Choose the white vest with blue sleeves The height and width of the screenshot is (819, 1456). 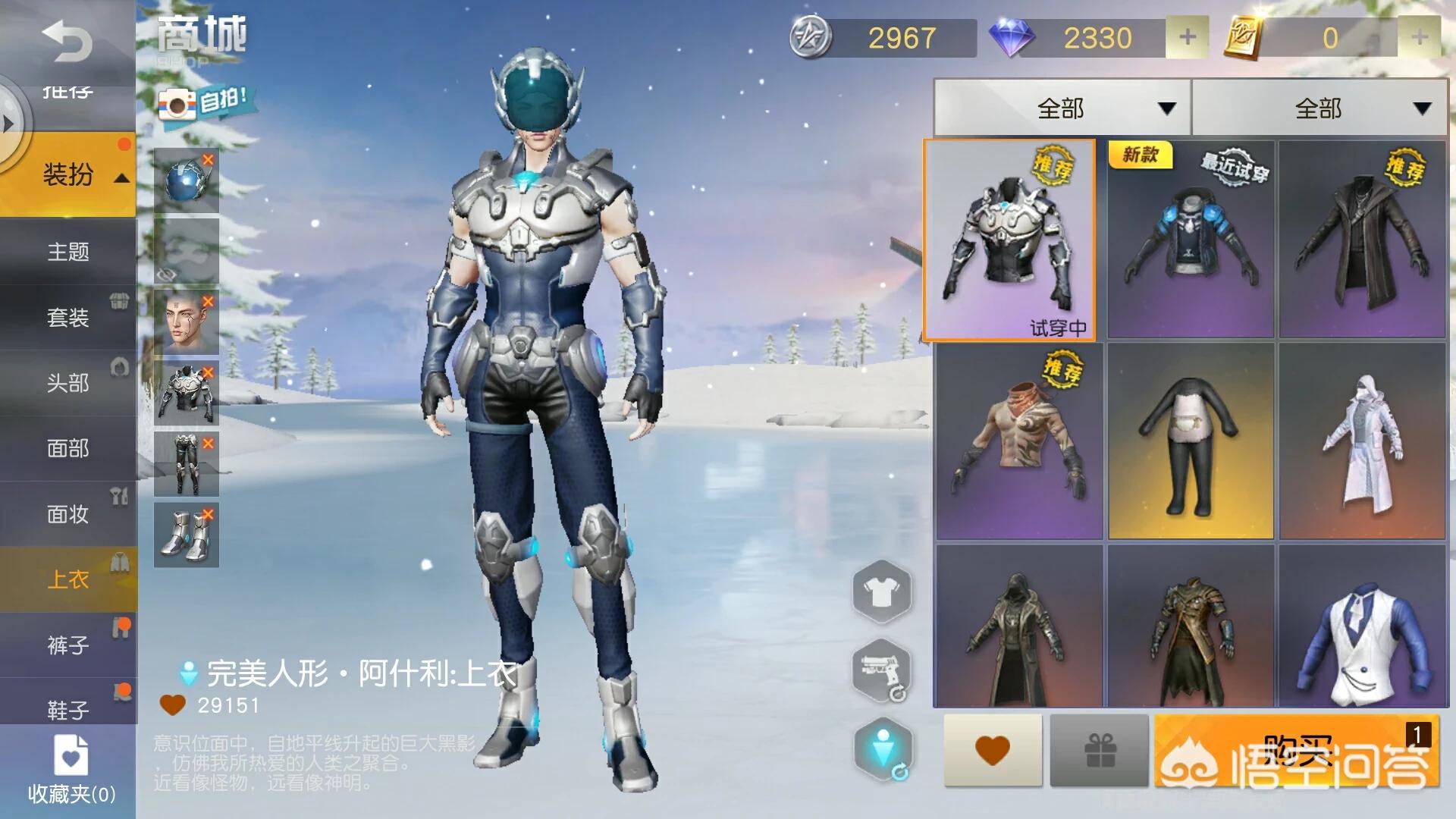coord(1362,627)
